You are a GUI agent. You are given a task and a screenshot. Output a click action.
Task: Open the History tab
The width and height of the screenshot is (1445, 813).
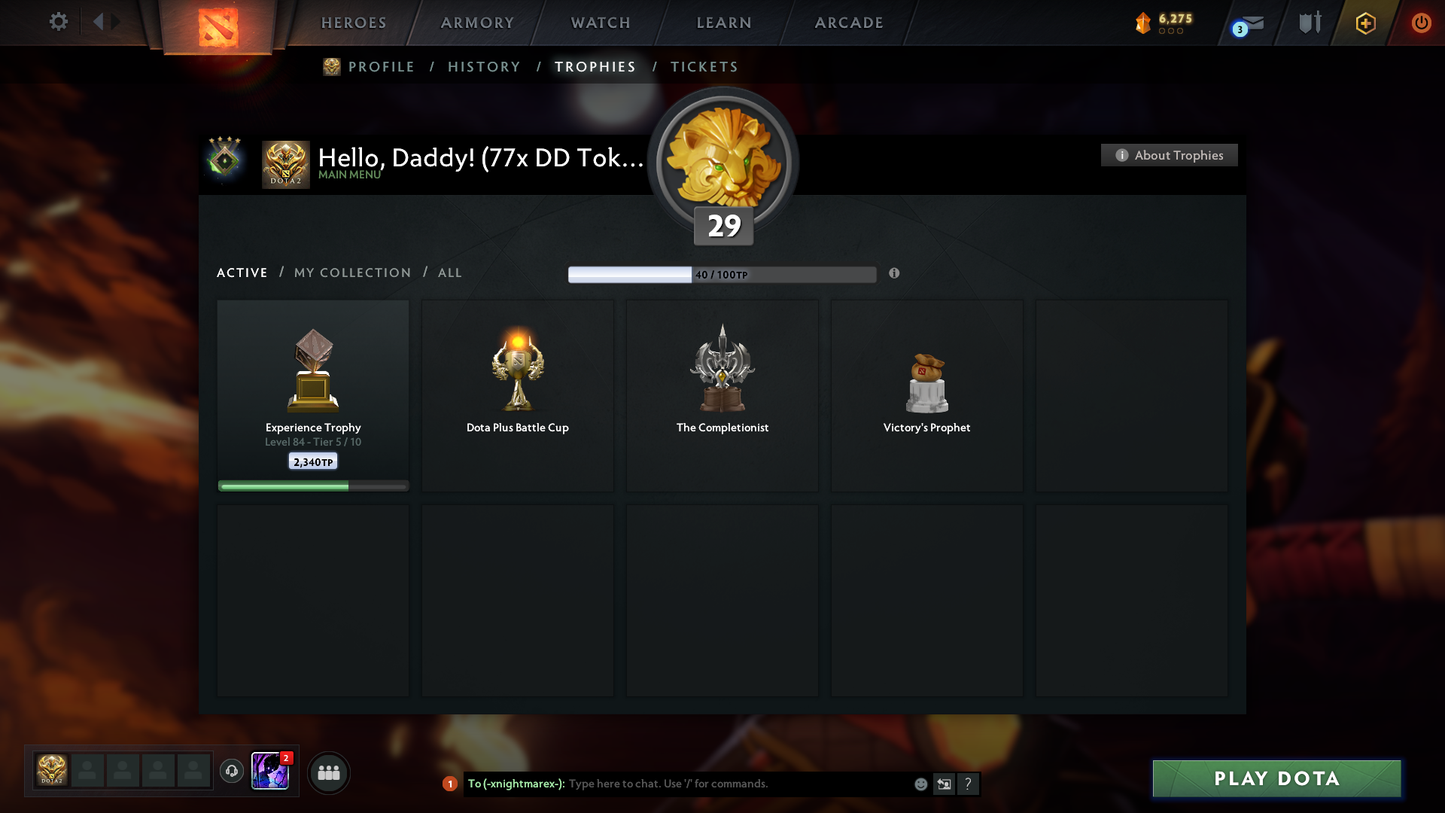coord(484,67)
